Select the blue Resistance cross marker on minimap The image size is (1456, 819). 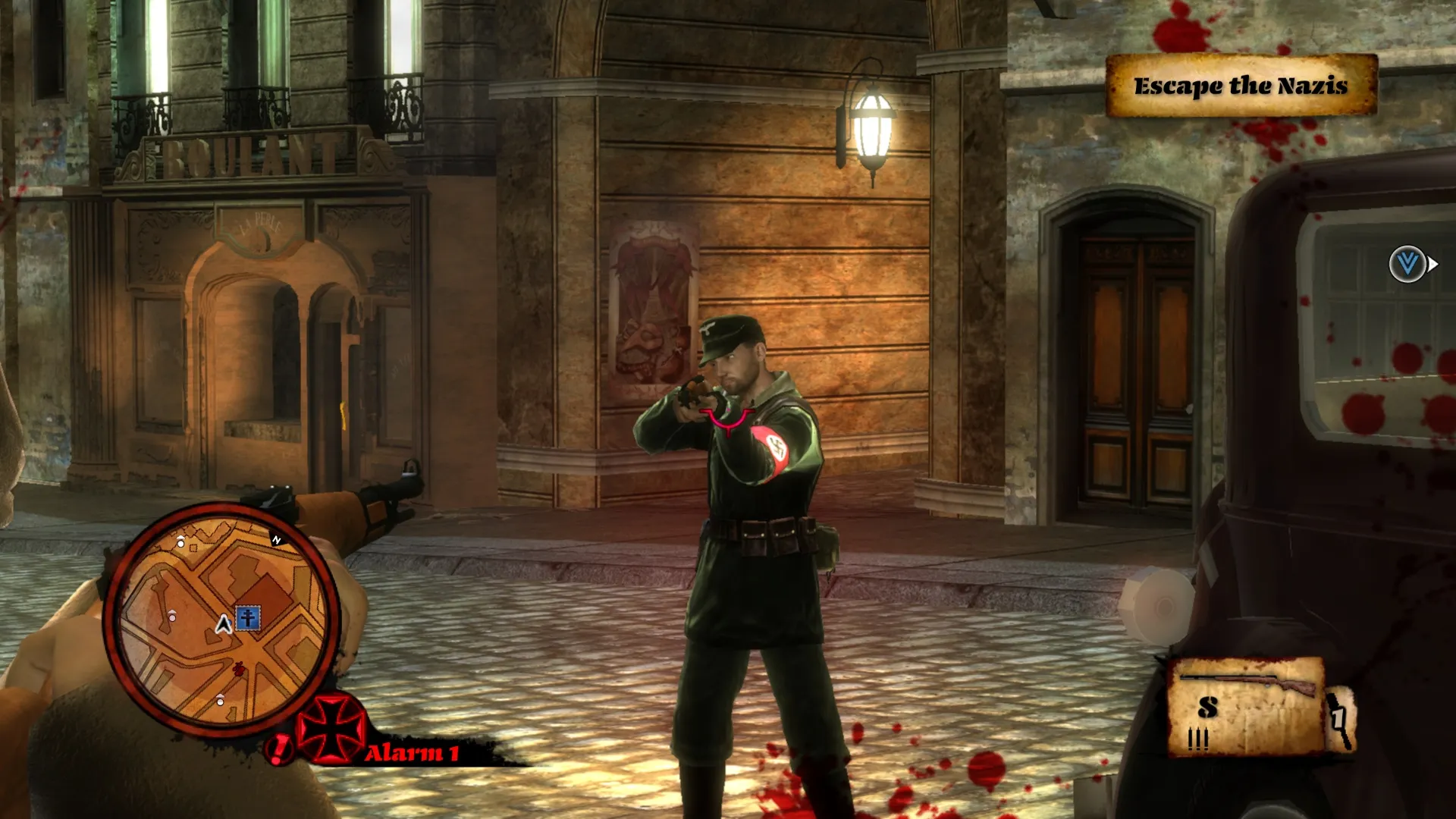(x=248, y=618)
